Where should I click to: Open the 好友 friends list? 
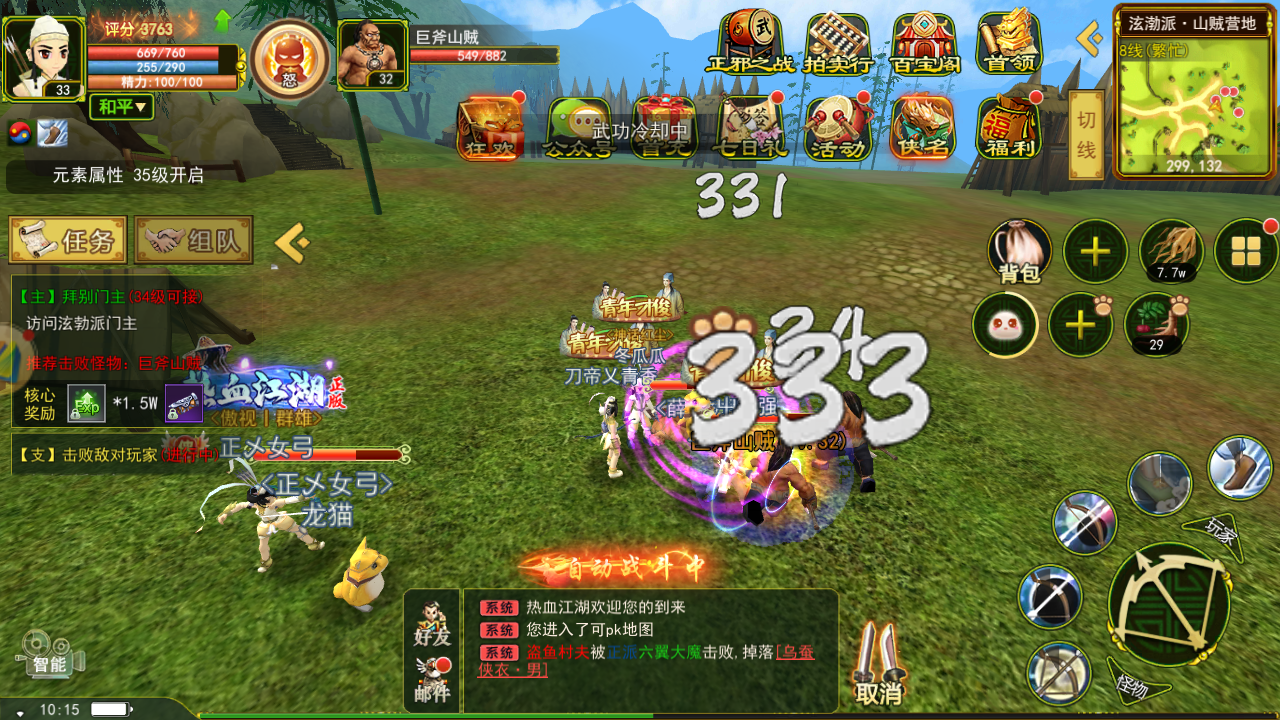tap(432, 622)
